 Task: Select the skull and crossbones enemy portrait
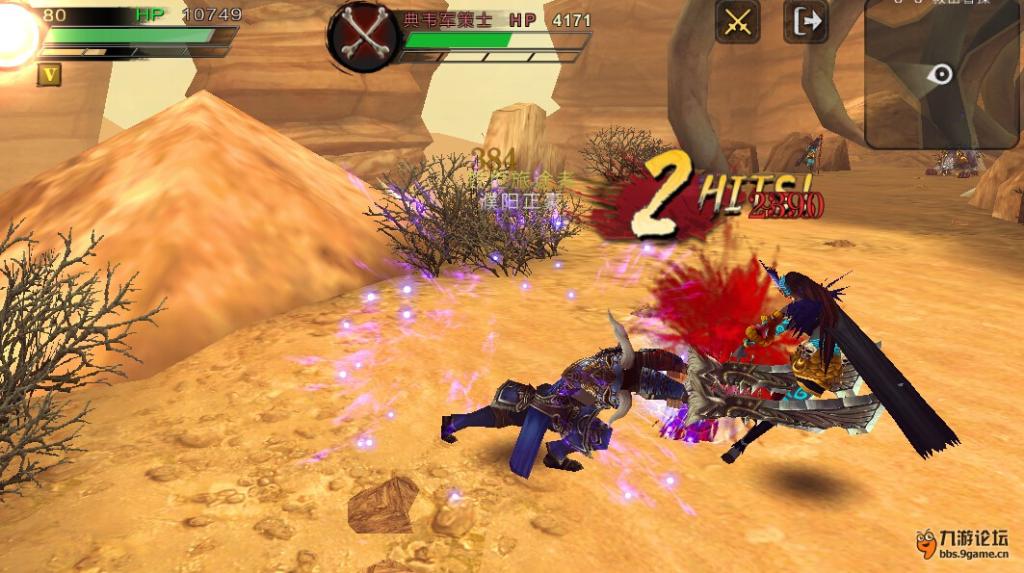click(x=361, y=36)
